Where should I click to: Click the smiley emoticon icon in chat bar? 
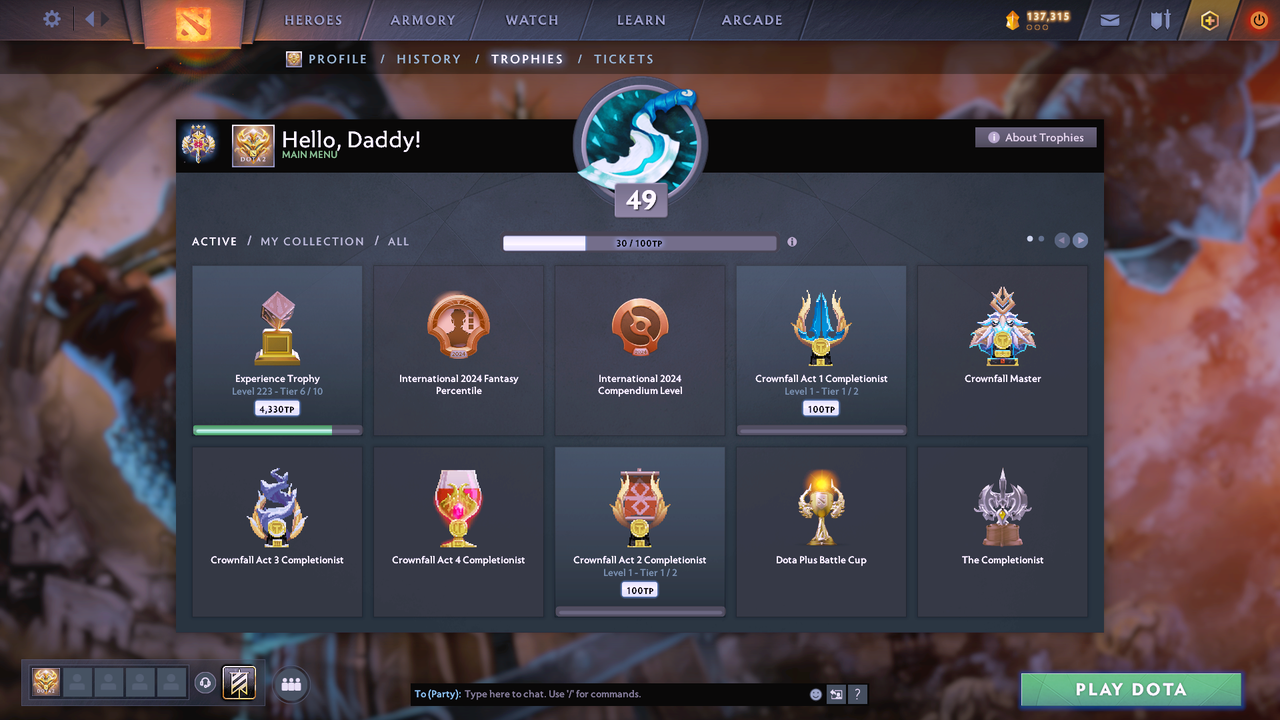point(815,693)
